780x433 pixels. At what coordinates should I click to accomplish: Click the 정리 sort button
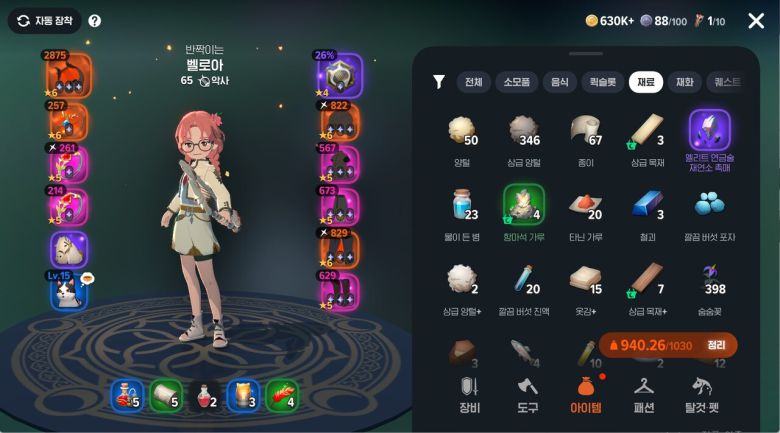click(x=716, y=345)
